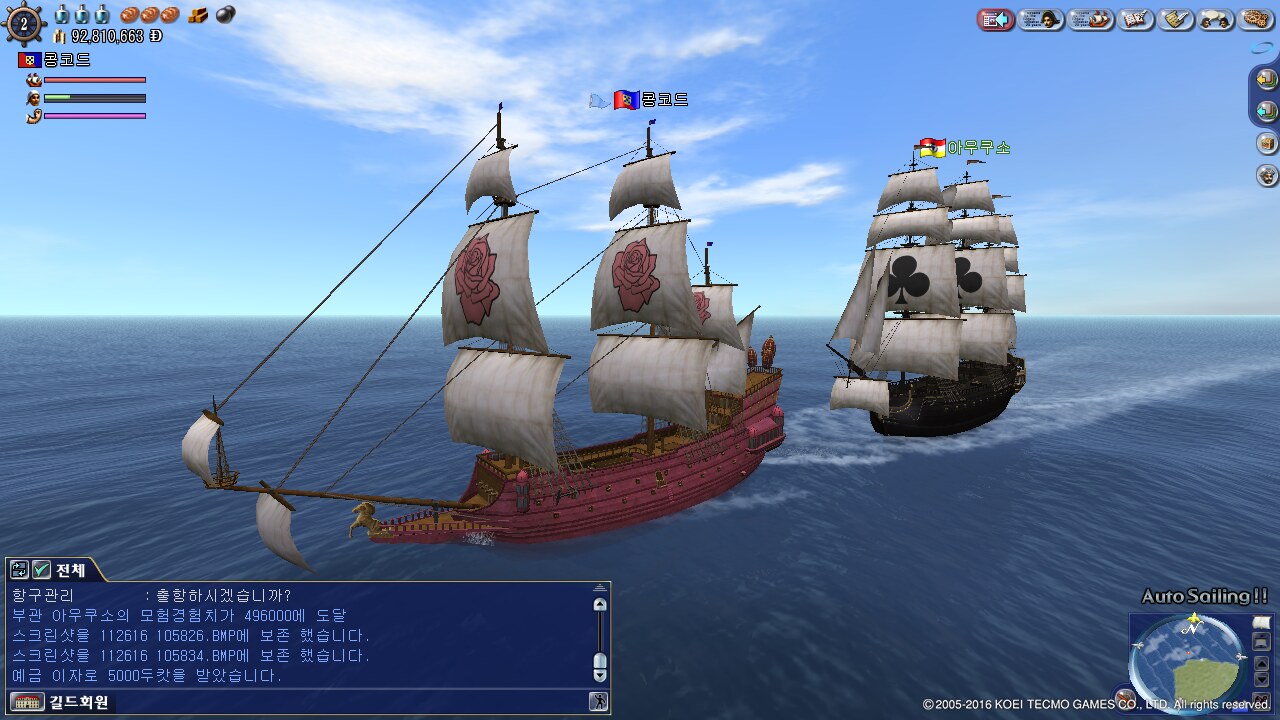Image resolution: width=1280 pixels, height=720 pixels.
Task: Select the 전체 chat tab
Action: point(70,570)
